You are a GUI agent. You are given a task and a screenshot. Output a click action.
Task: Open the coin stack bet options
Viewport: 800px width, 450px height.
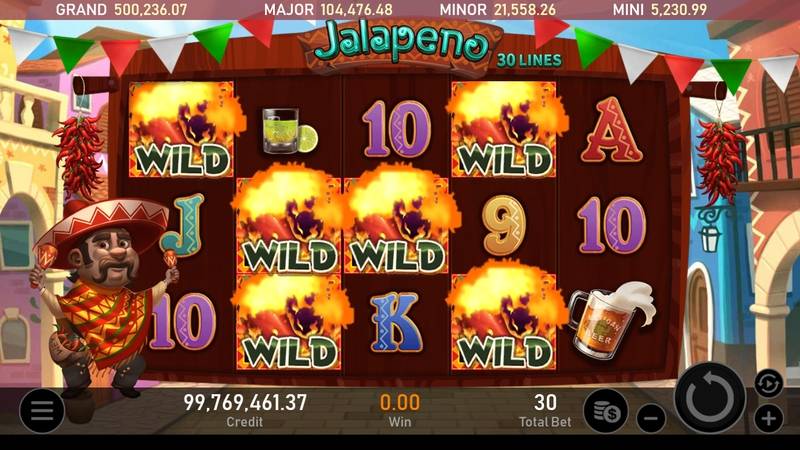(605, 410)
